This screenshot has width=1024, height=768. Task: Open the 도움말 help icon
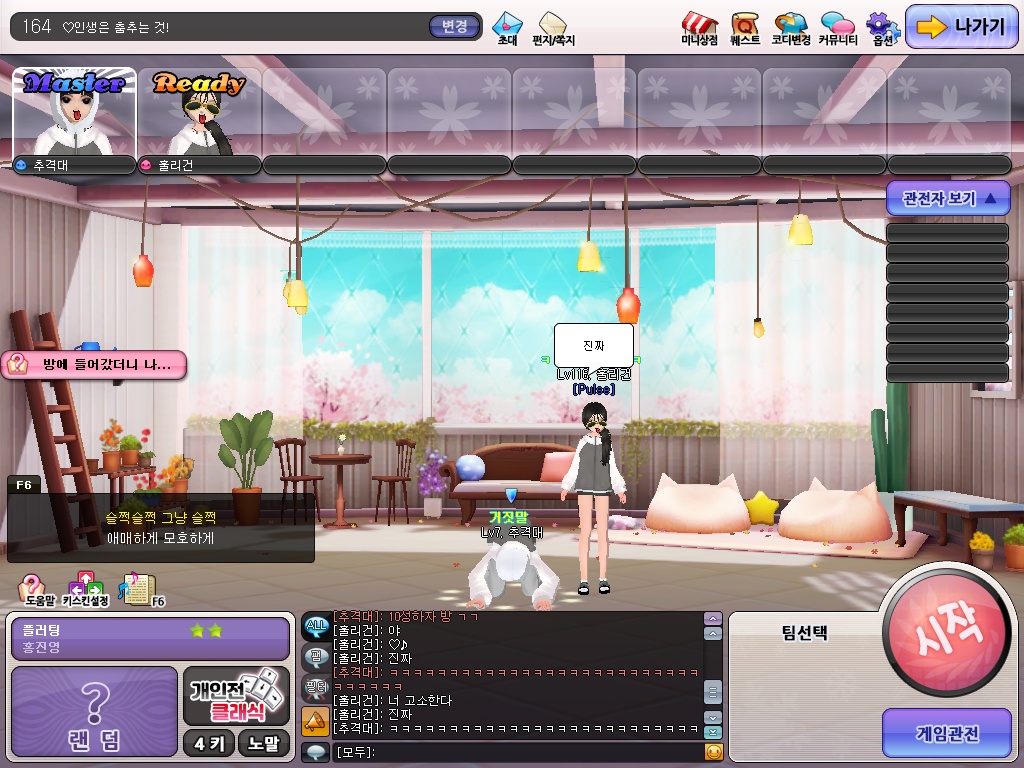(x=34, y=591)
